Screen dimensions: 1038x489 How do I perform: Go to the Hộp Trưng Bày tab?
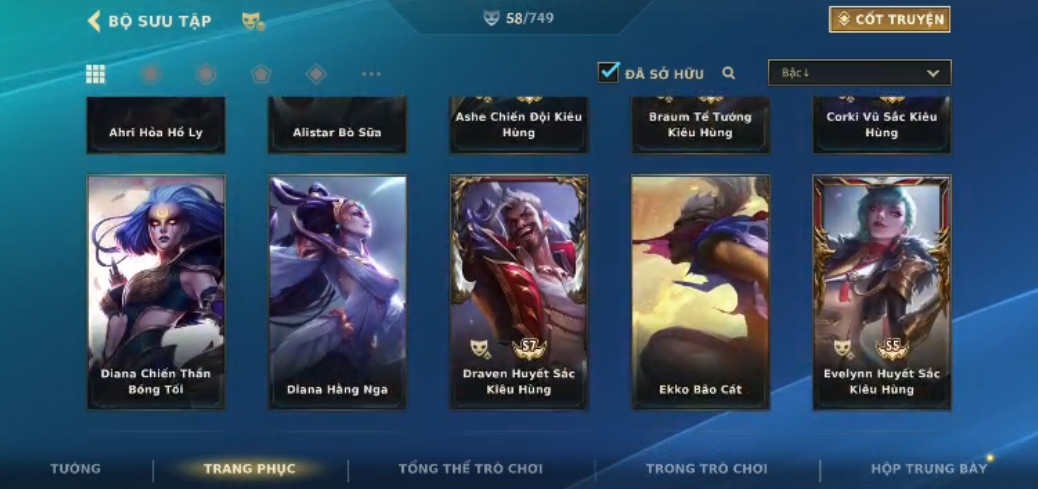point(928,468)
